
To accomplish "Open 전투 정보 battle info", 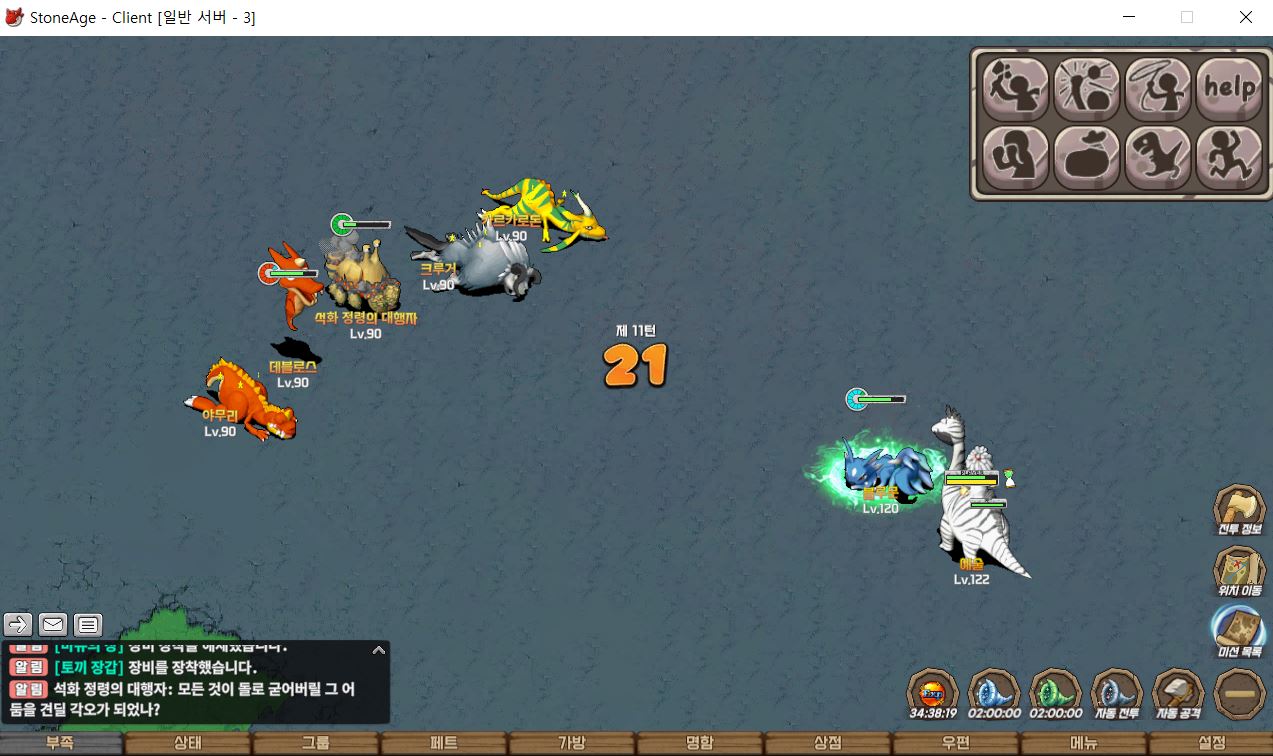I will [x=1239, y=510].
